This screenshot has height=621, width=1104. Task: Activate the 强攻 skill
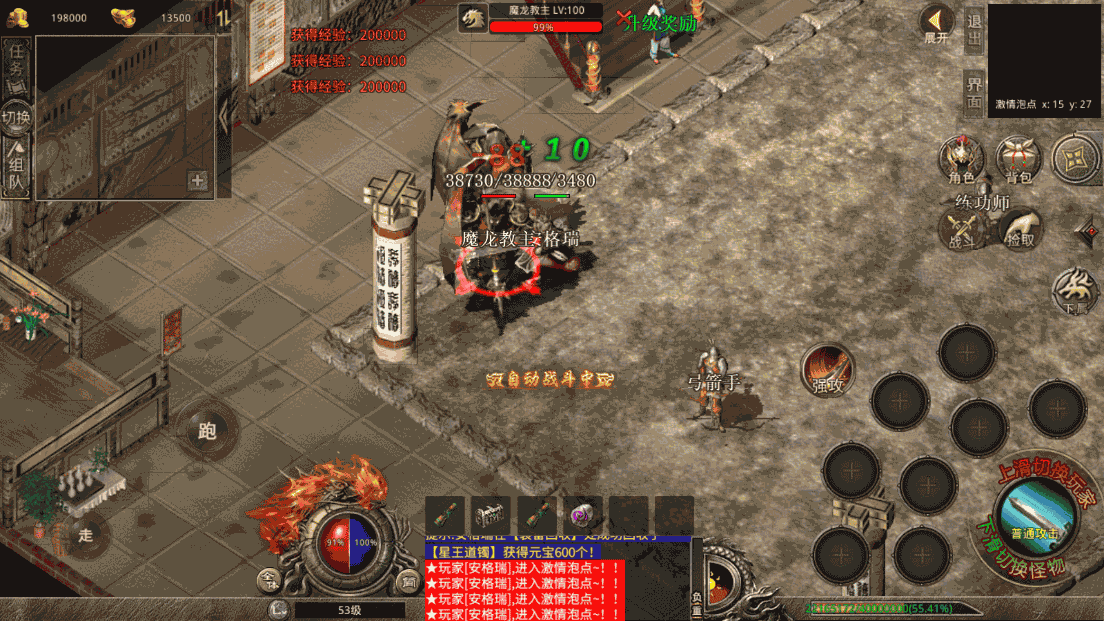click(827, 370)
